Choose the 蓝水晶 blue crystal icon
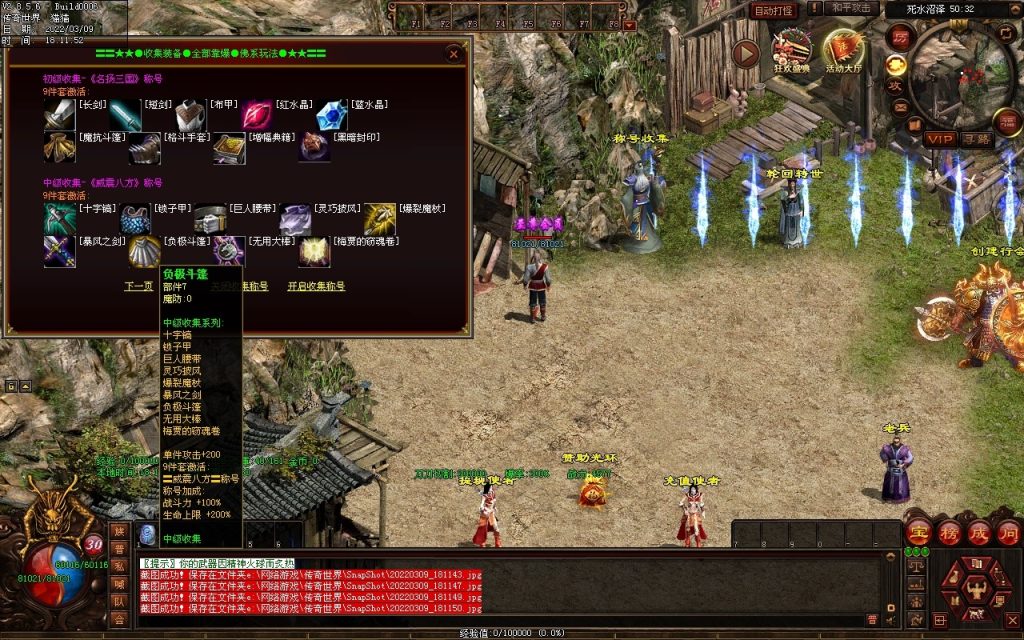1024x640 pixels. (x=331, y=115)
